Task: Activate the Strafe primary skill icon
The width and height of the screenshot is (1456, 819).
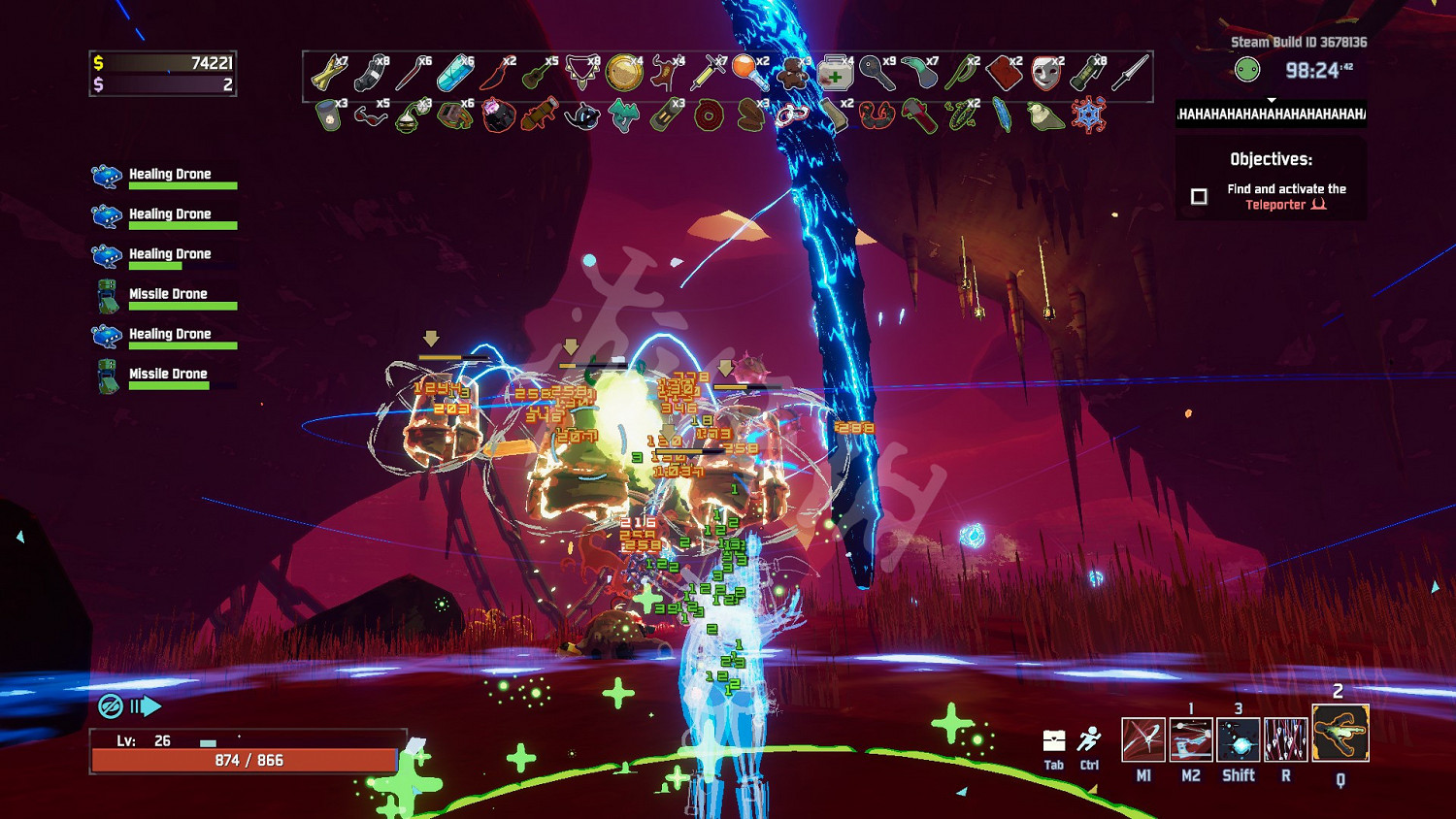Action: click(1142, 739)
